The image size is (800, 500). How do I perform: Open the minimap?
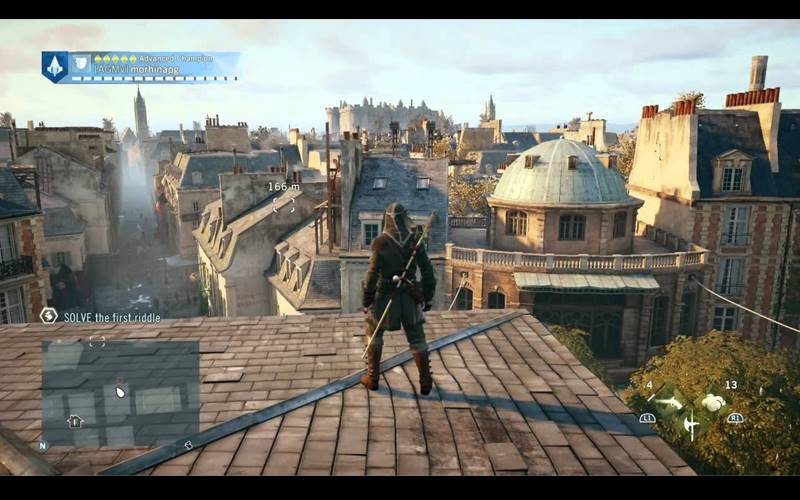click(120, 392)
